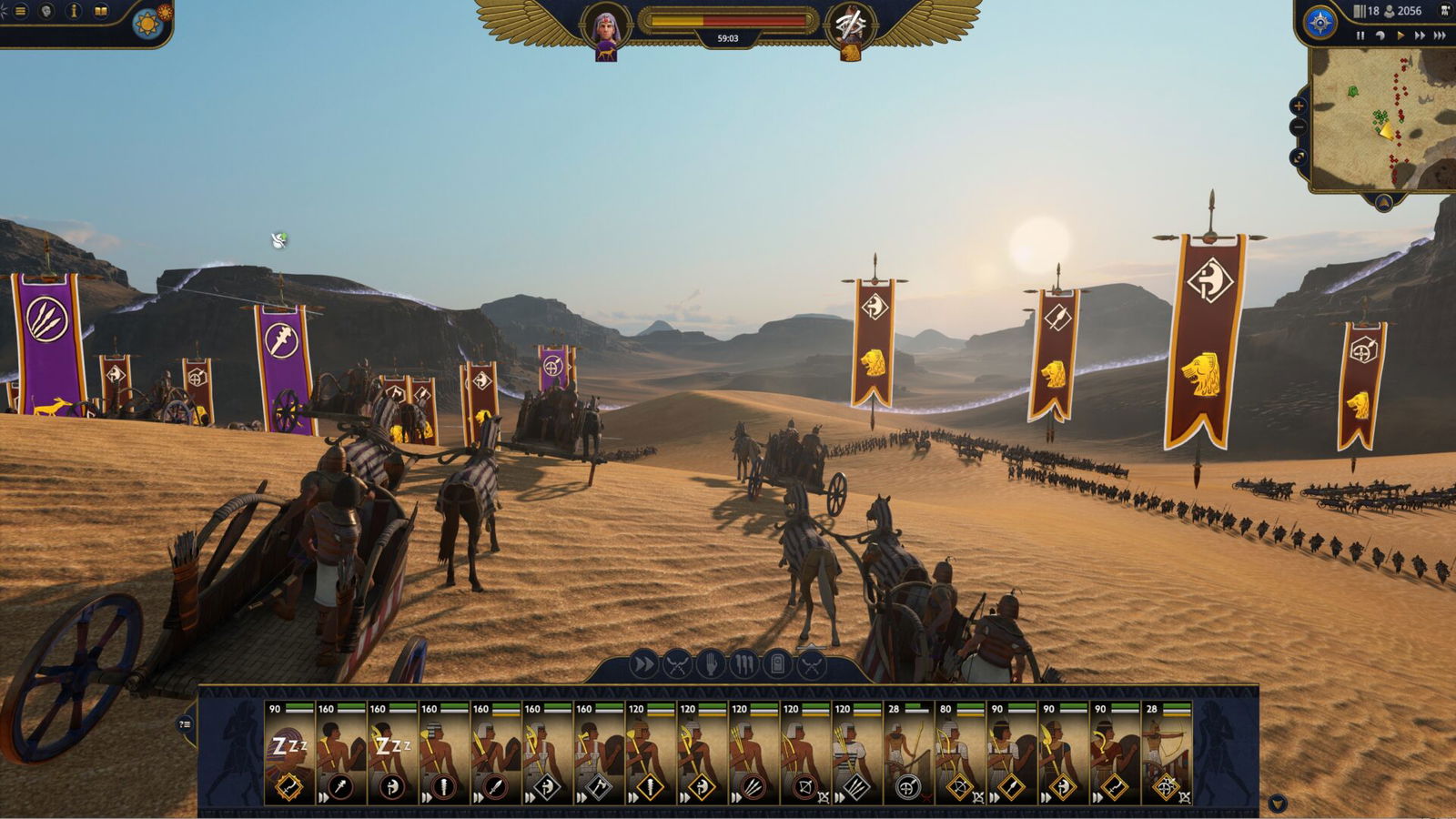1456x819 pixels.
Task: Click the battlefield minimap
Action: [1382, 118]
